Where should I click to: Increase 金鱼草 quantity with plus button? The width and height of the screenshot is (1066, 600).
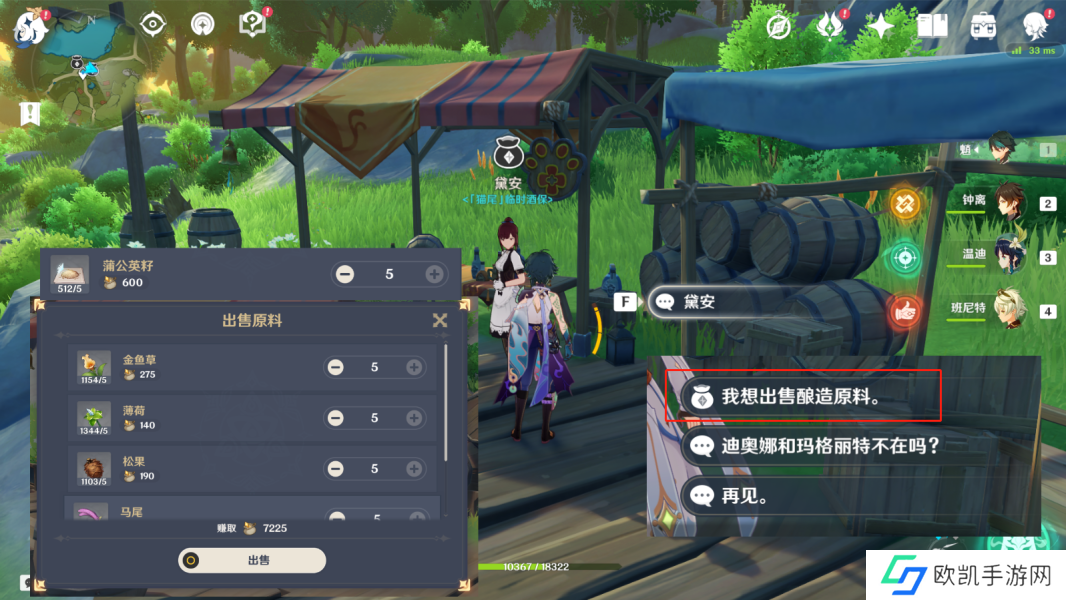tap(414, 367)
